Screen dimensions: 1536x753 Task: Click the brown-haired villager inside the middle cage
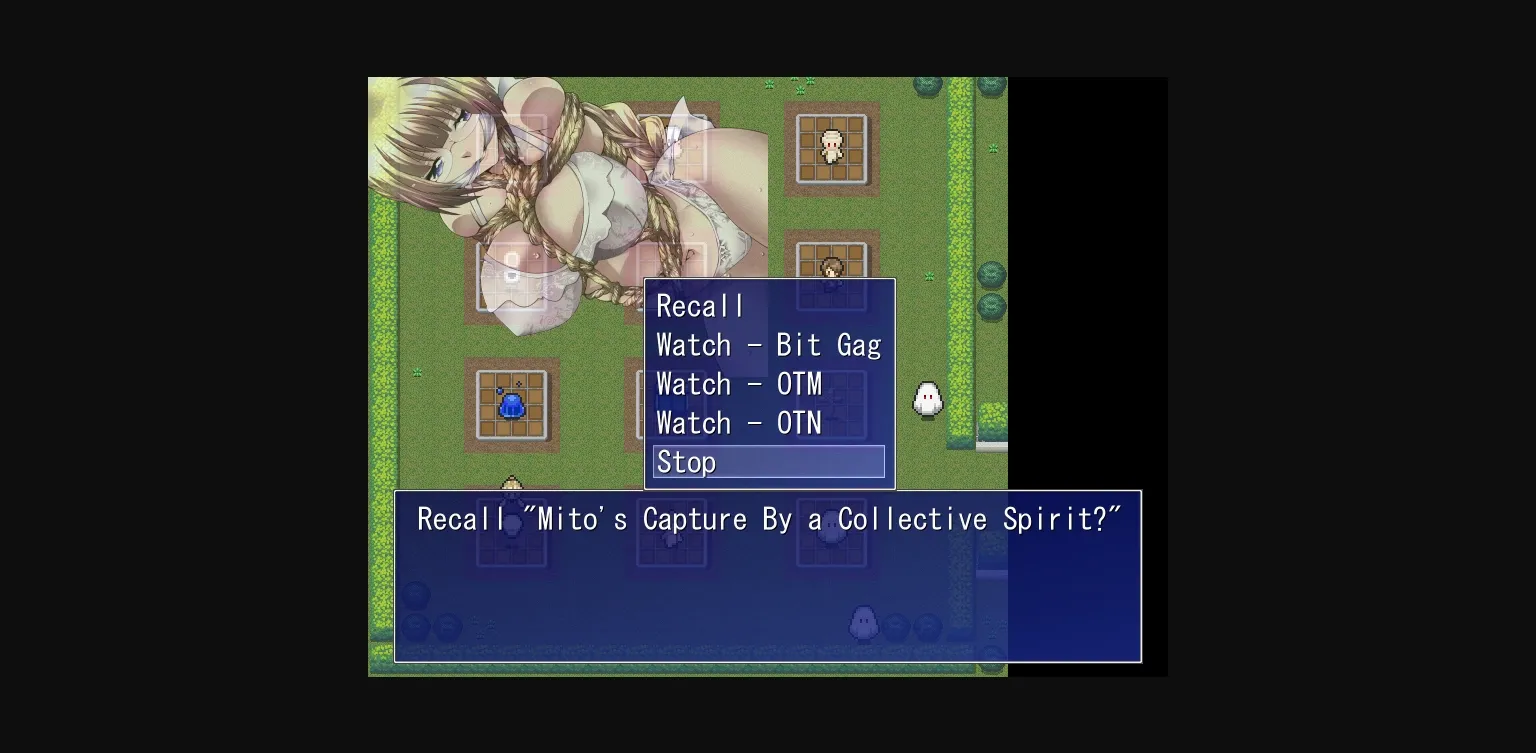pos(831,268)
